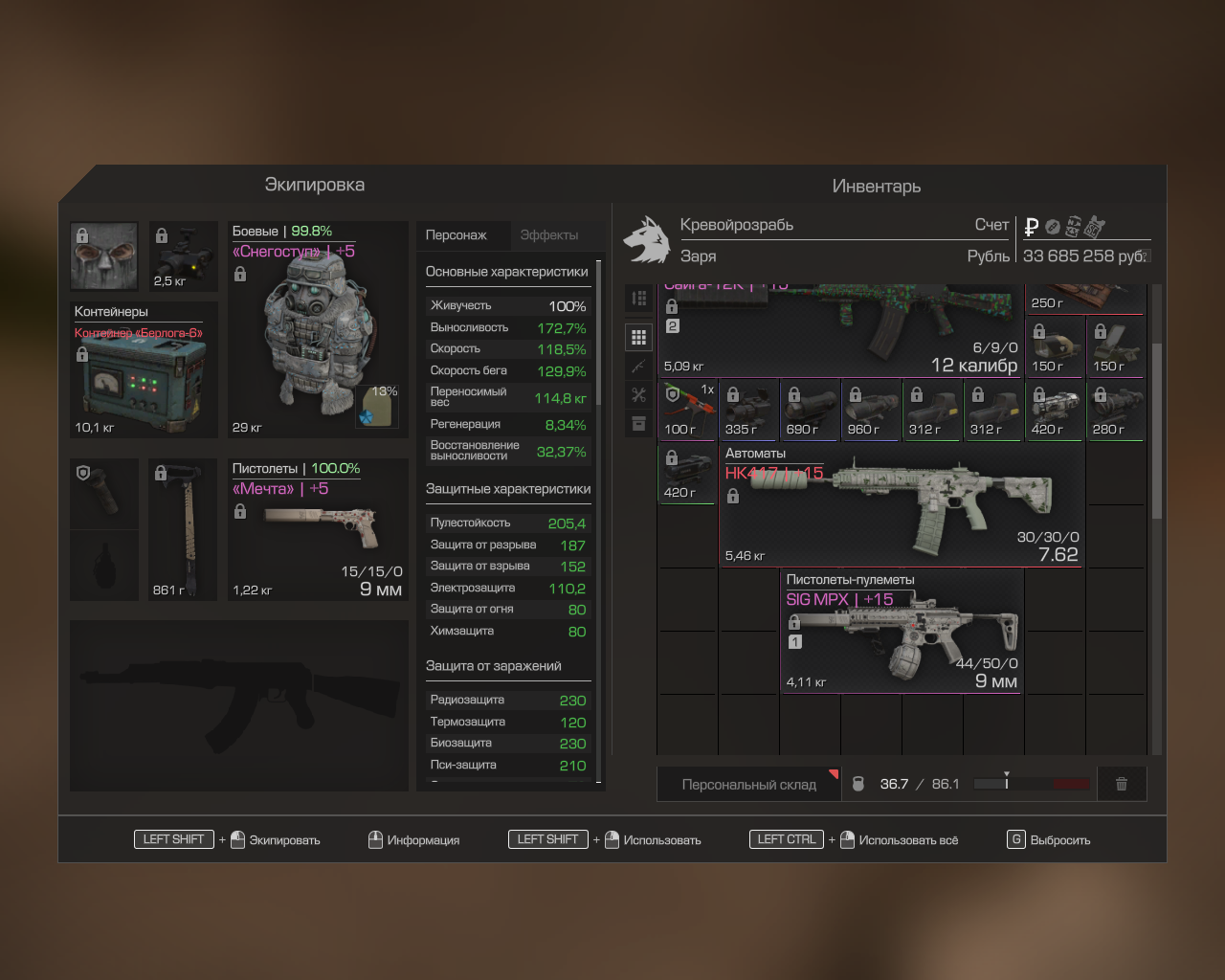Toggle the inventory sort order icon

coord(639,299)
